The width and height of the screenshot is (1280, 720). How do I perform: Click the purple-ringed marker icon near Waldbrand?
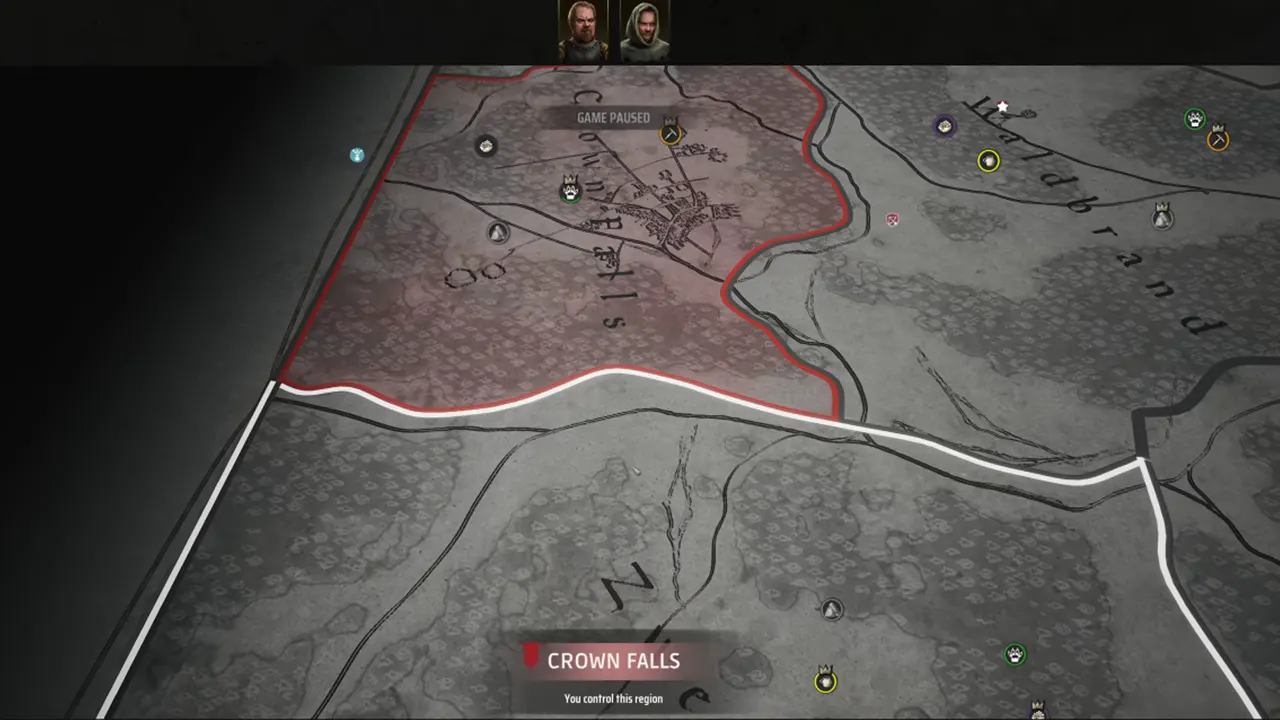coord(944,127)
